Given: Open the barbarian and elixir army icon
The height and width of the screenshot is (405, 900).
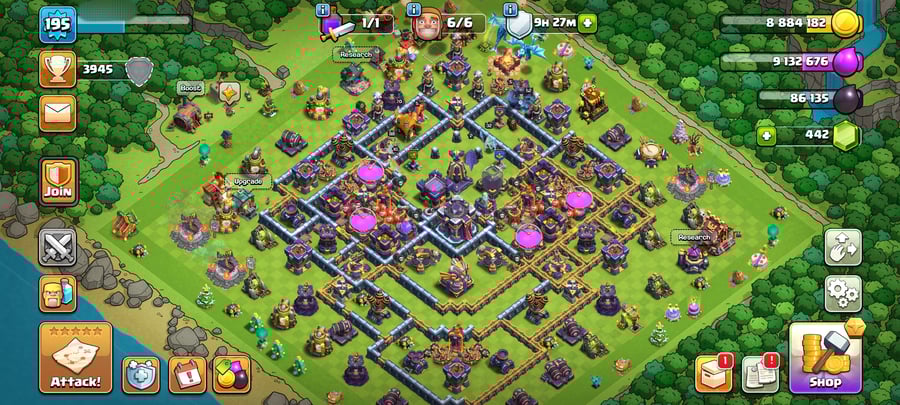Looking at the screenshot, I should click(x=58, y=294).
